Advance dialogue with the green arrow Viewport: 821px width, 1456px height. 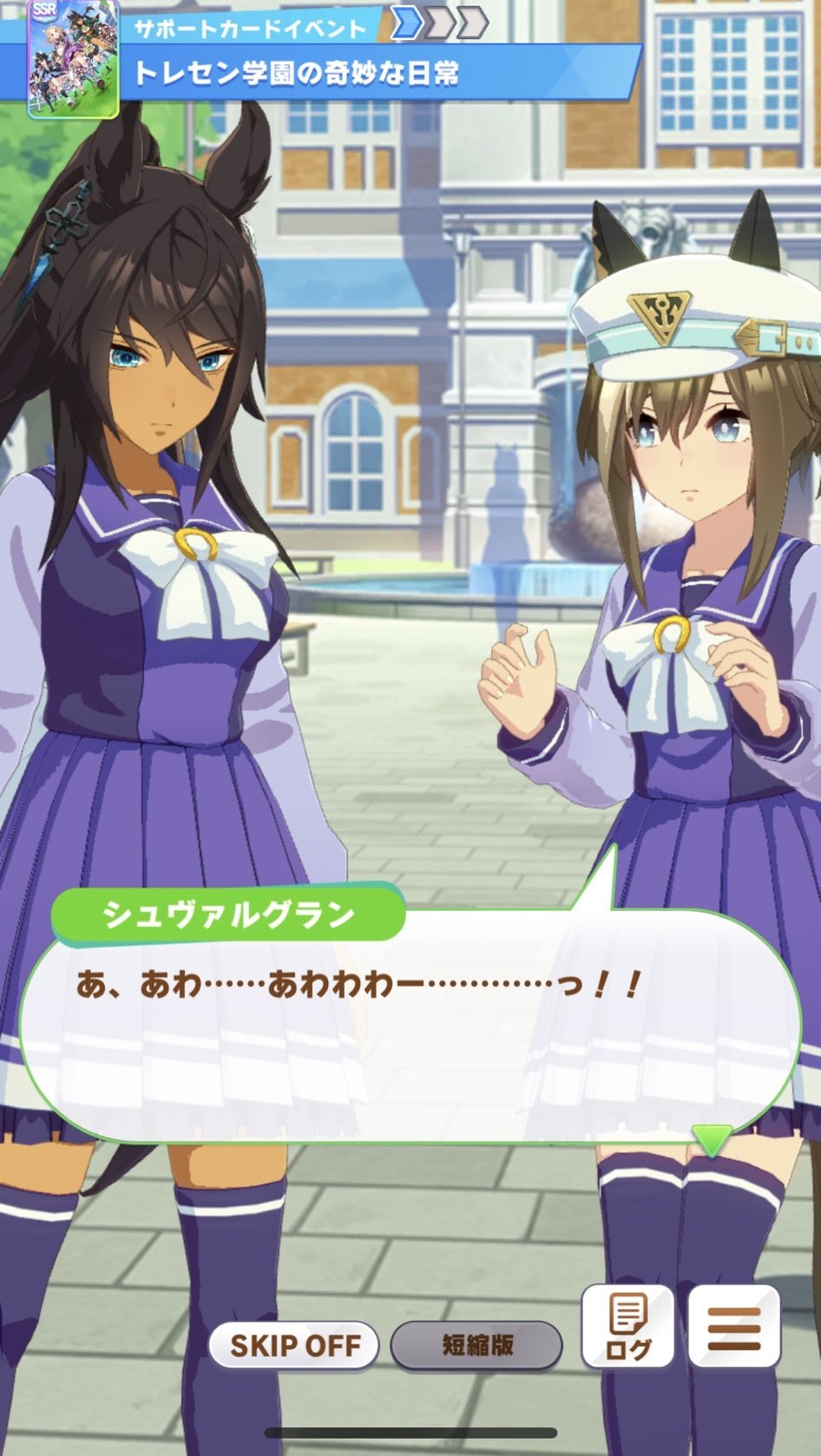tap(712, 1139)
